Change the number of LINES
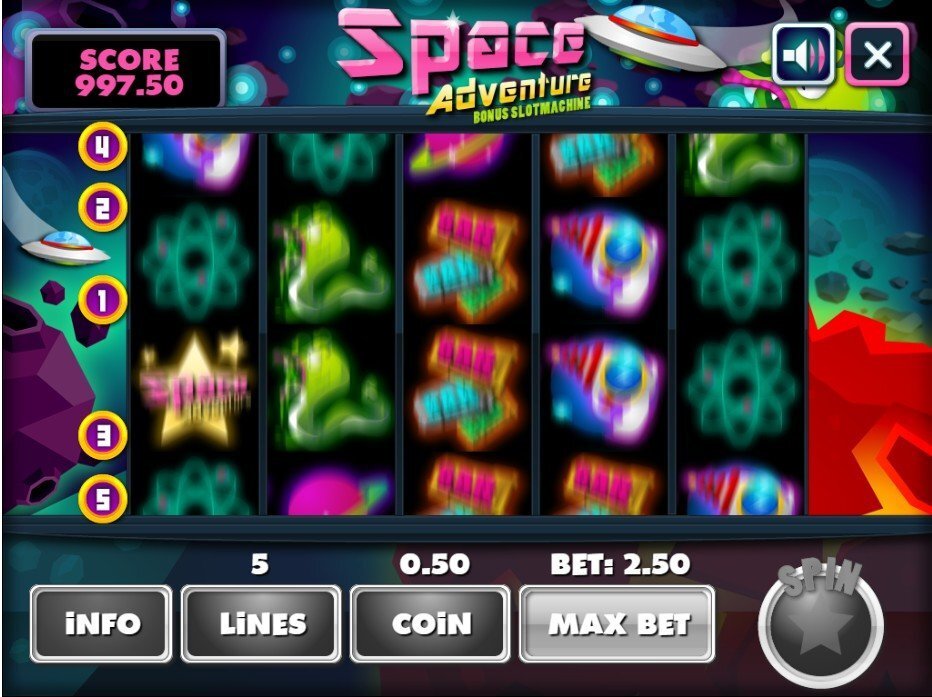 [x=261, y=625]
